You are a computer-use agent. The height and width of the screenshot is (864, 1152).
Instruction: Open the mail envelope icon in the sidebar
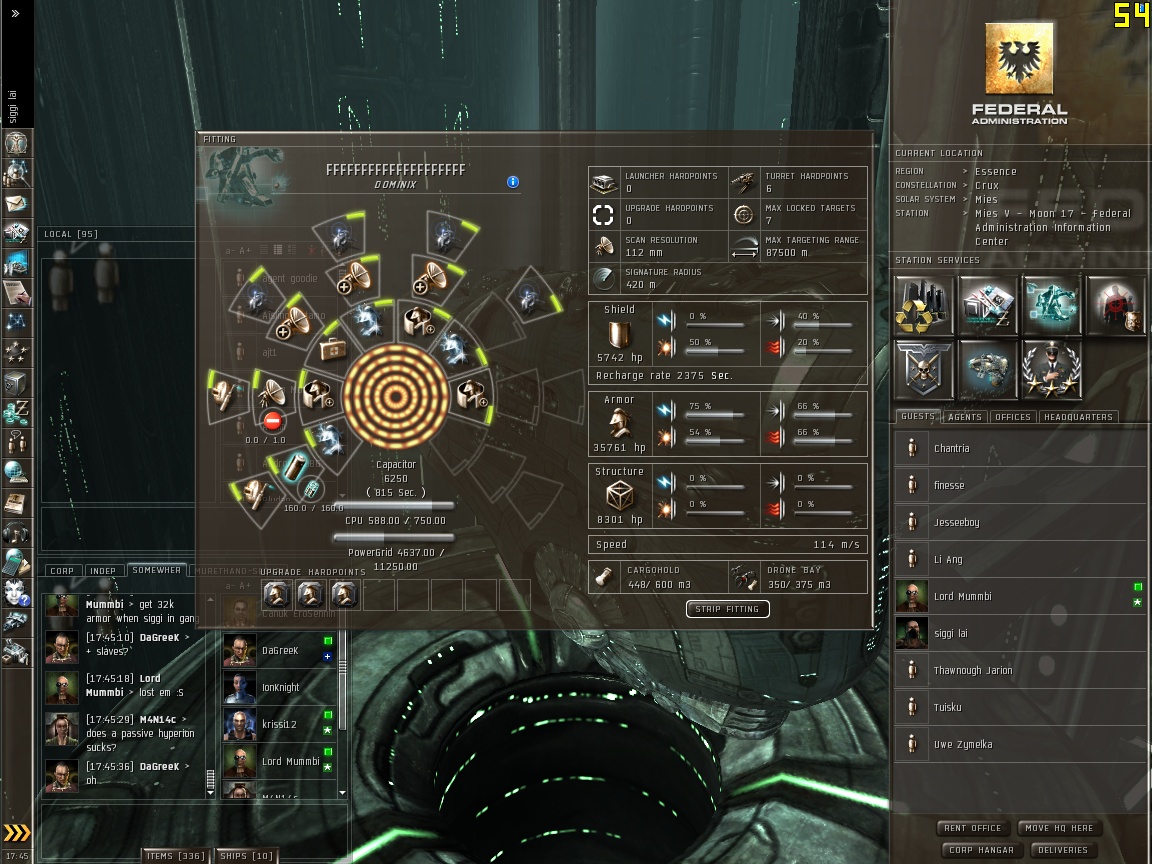[17, 203]
